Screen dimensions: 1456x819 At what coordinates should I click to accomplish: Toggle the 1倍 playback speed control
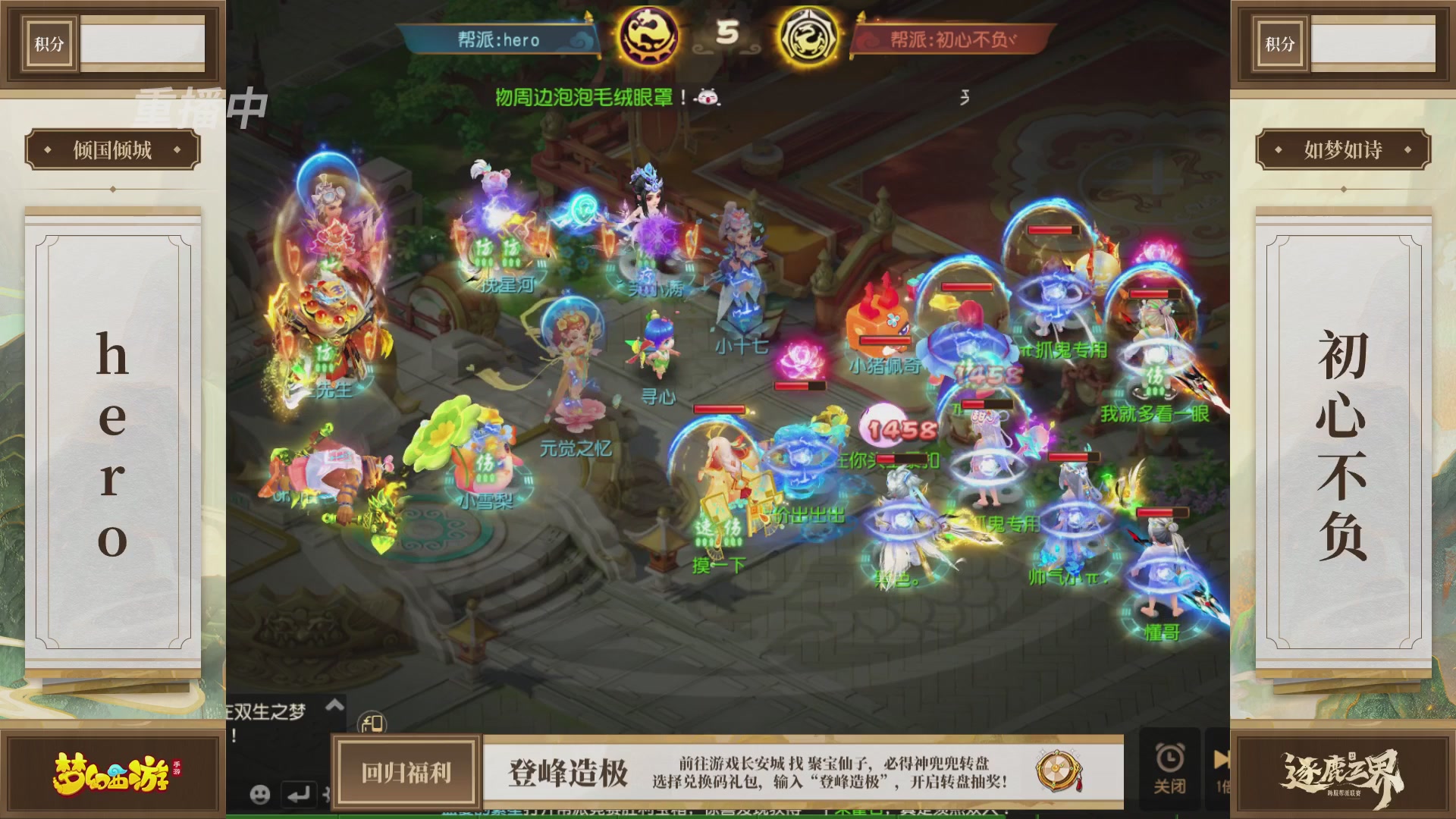pos(1223,784)
